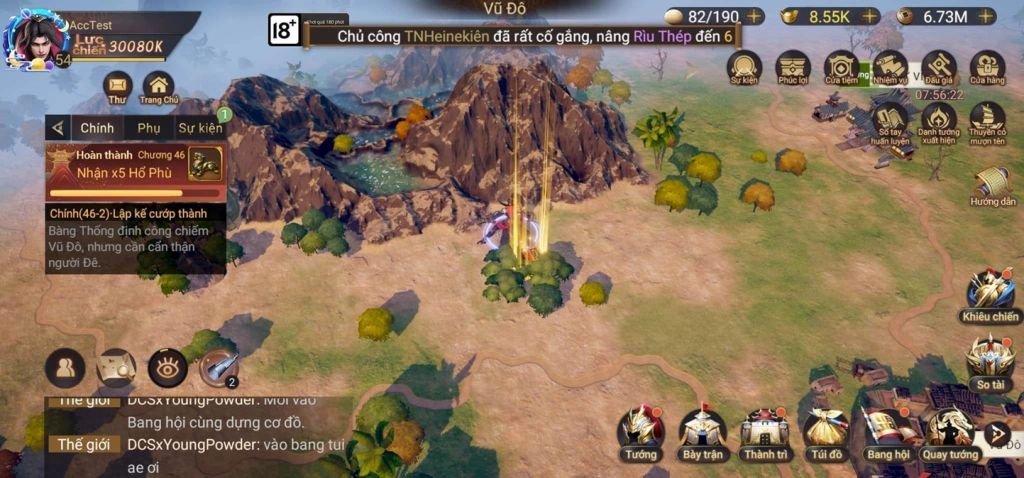Open the Tướng generals menu
The image size is (1024, 478).
coord(640,430)
